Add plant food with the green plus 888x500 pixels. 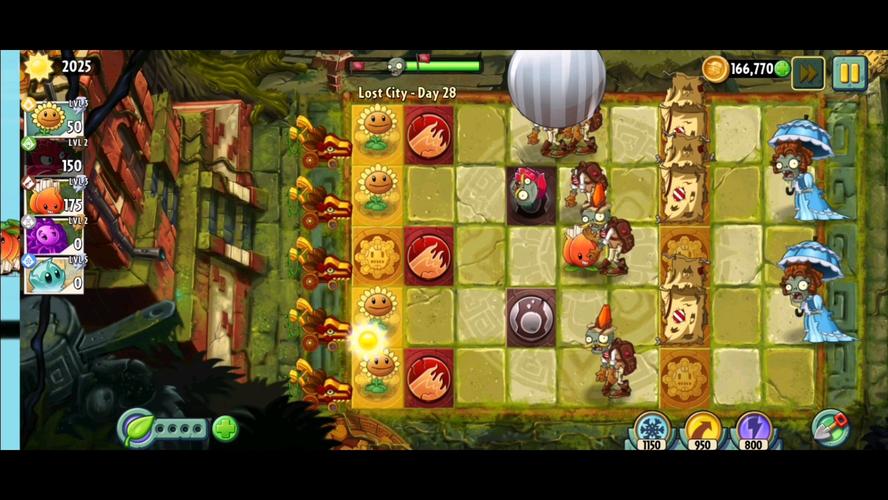click(x=225, y=429)
